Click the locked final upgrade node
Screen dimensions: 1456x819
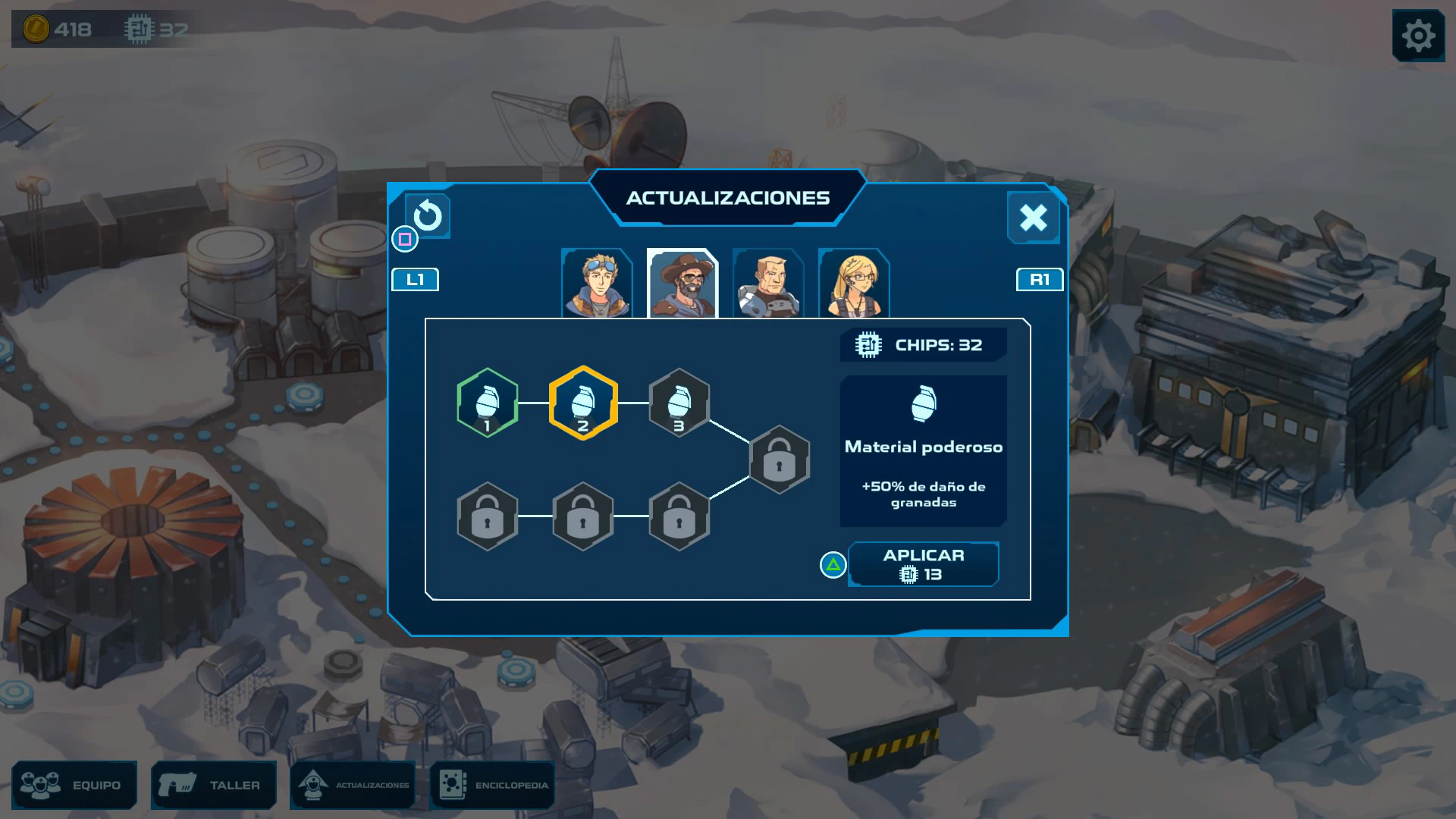coord(779,460)
